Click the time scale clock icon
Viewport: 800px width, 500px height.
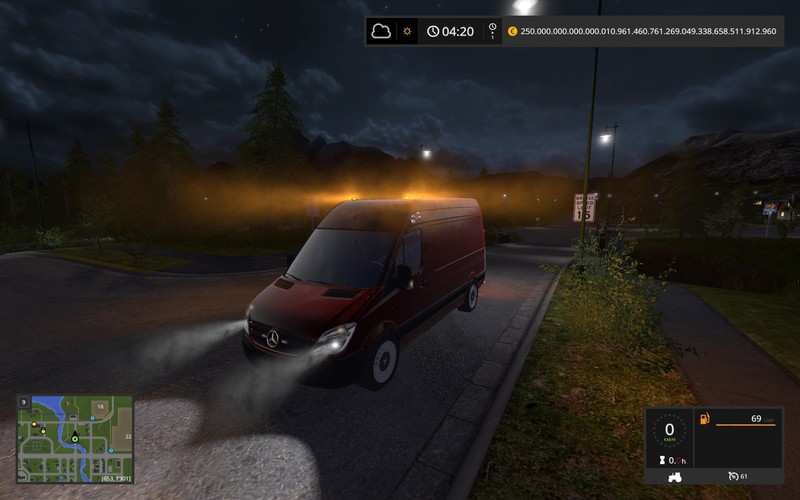click(432, 31)
